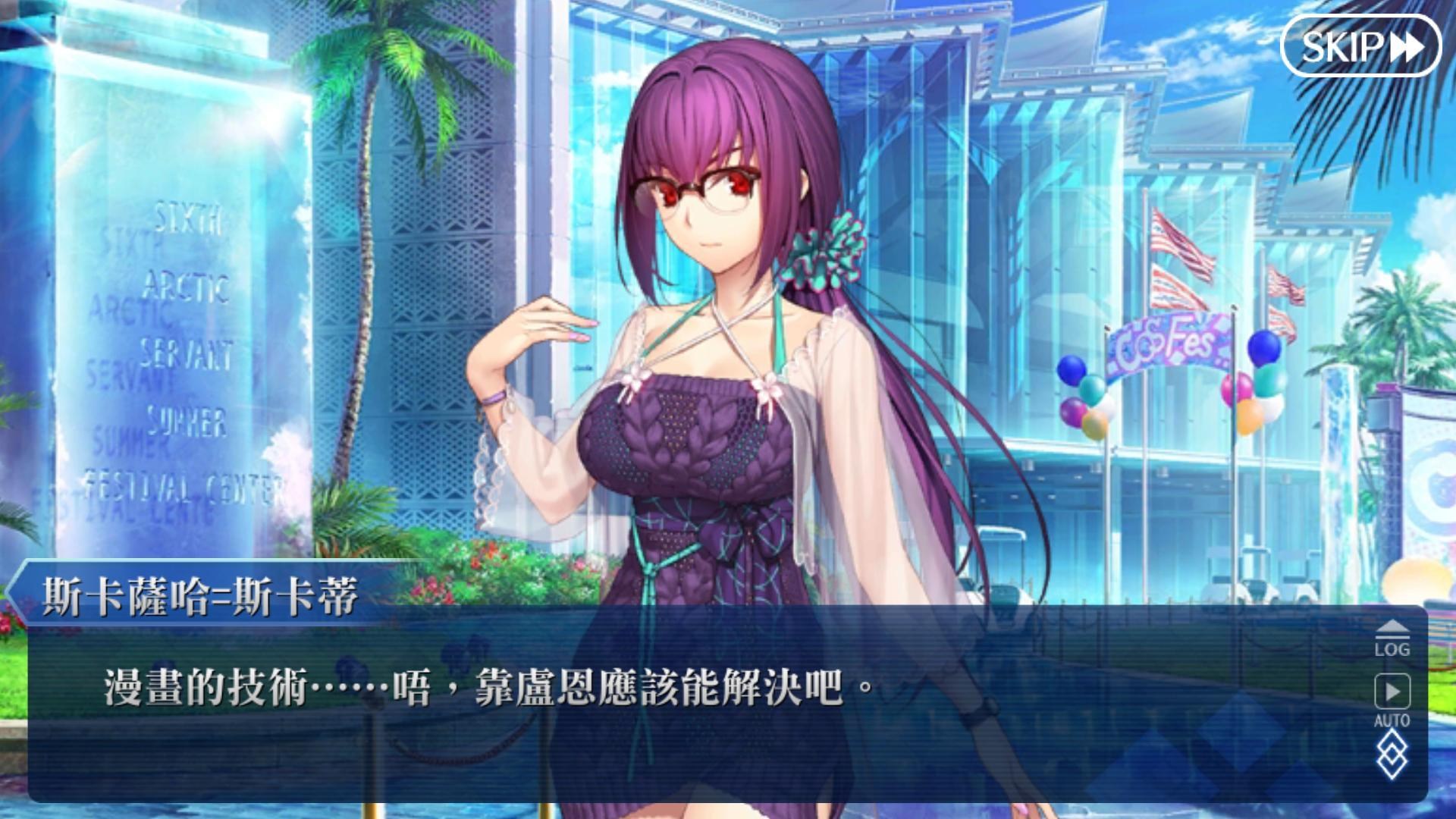This screenshot has height=819, width=1456.
Task: Click the SKIP pill-shaped control at top right
Action: point(1361,47)
